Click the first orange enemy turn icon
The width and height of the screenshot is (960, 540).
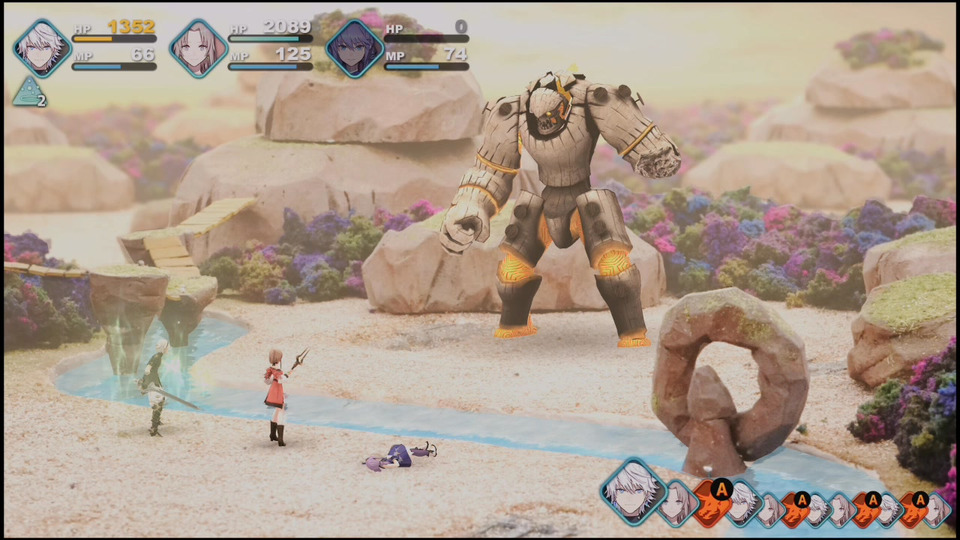coord(712,504)
